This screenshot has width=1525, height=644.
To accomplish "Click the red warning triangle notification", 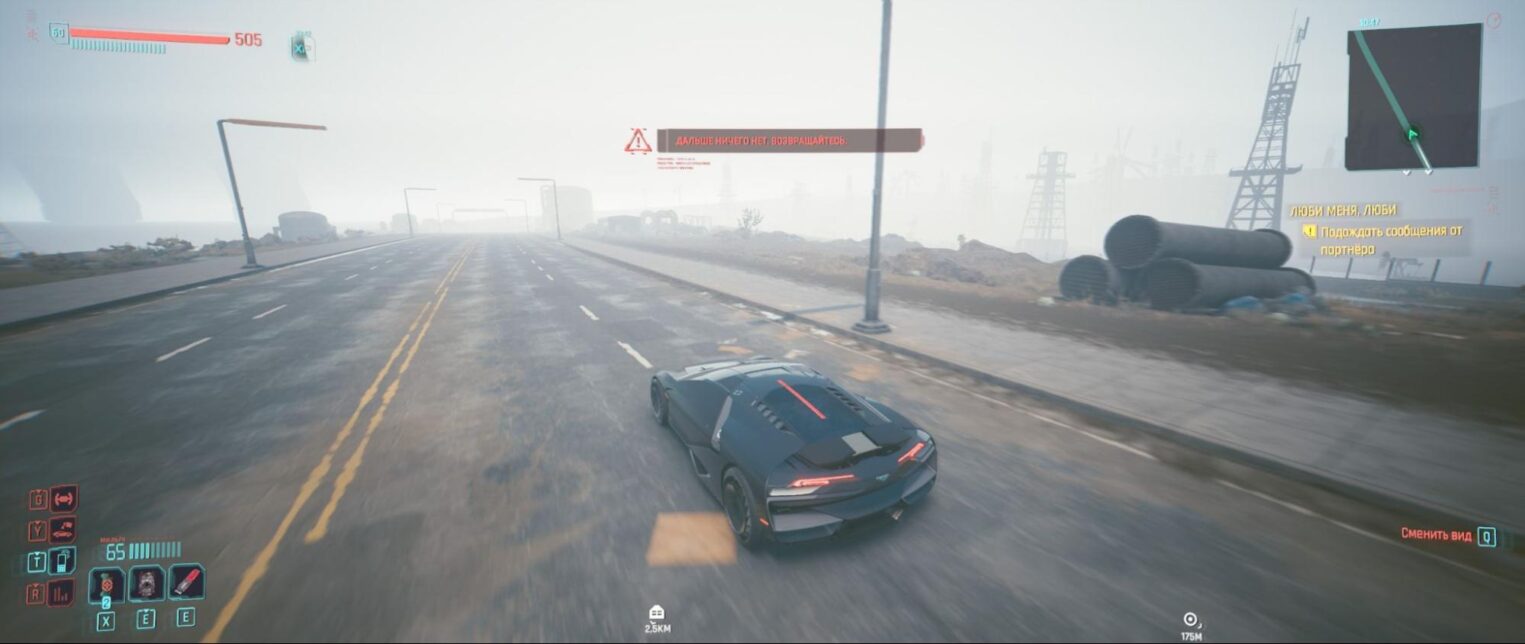I will pyautogui.click(x=638, y=141).
